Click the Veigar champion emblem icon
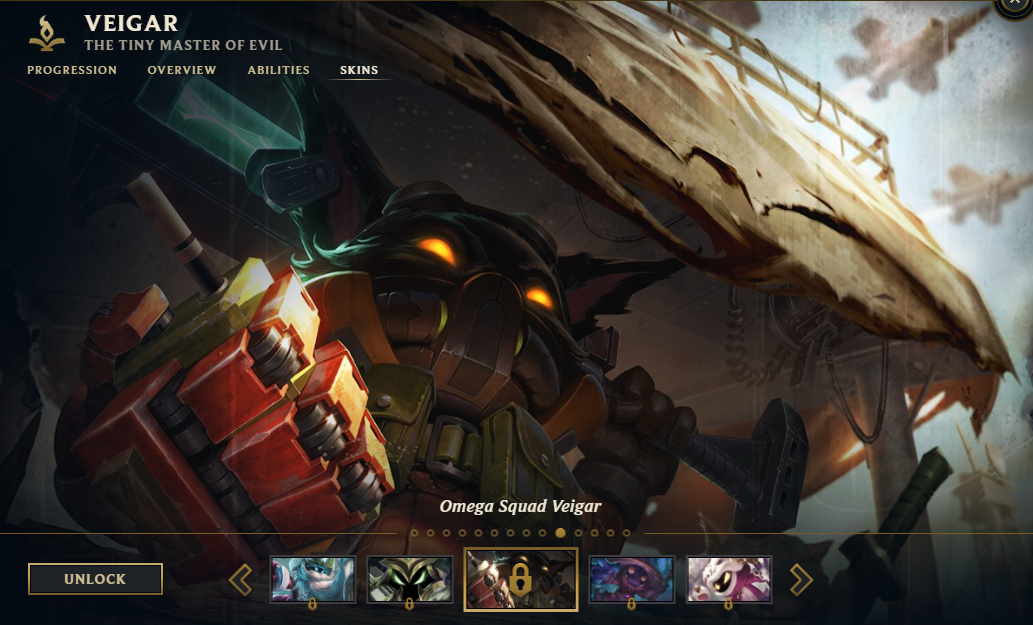The image size is (1033, 625). click(x=47, y=32)
